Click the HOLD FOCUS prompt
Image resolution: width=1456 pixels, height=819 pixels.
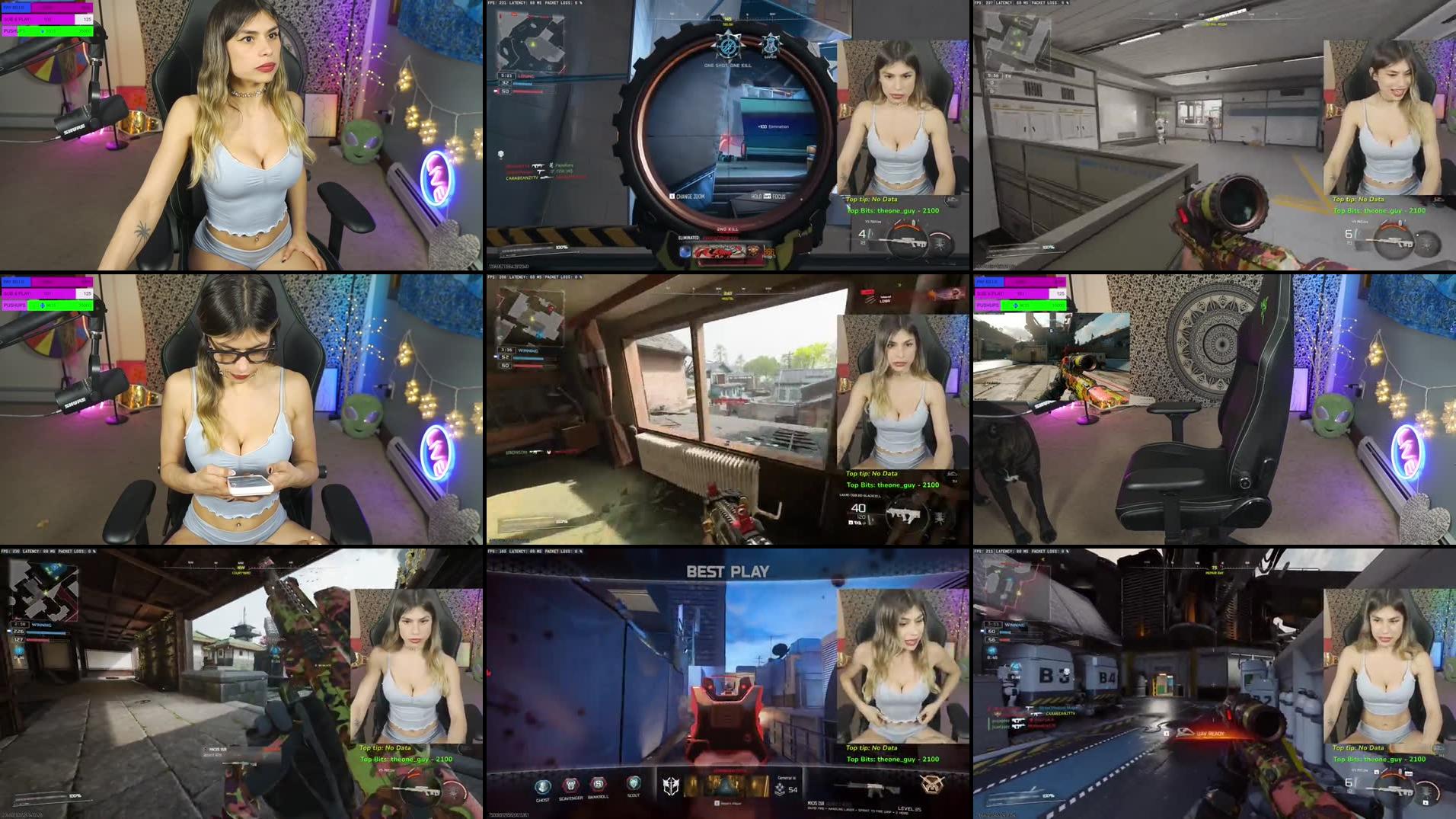pyautogui.click(x=767, y=196)
